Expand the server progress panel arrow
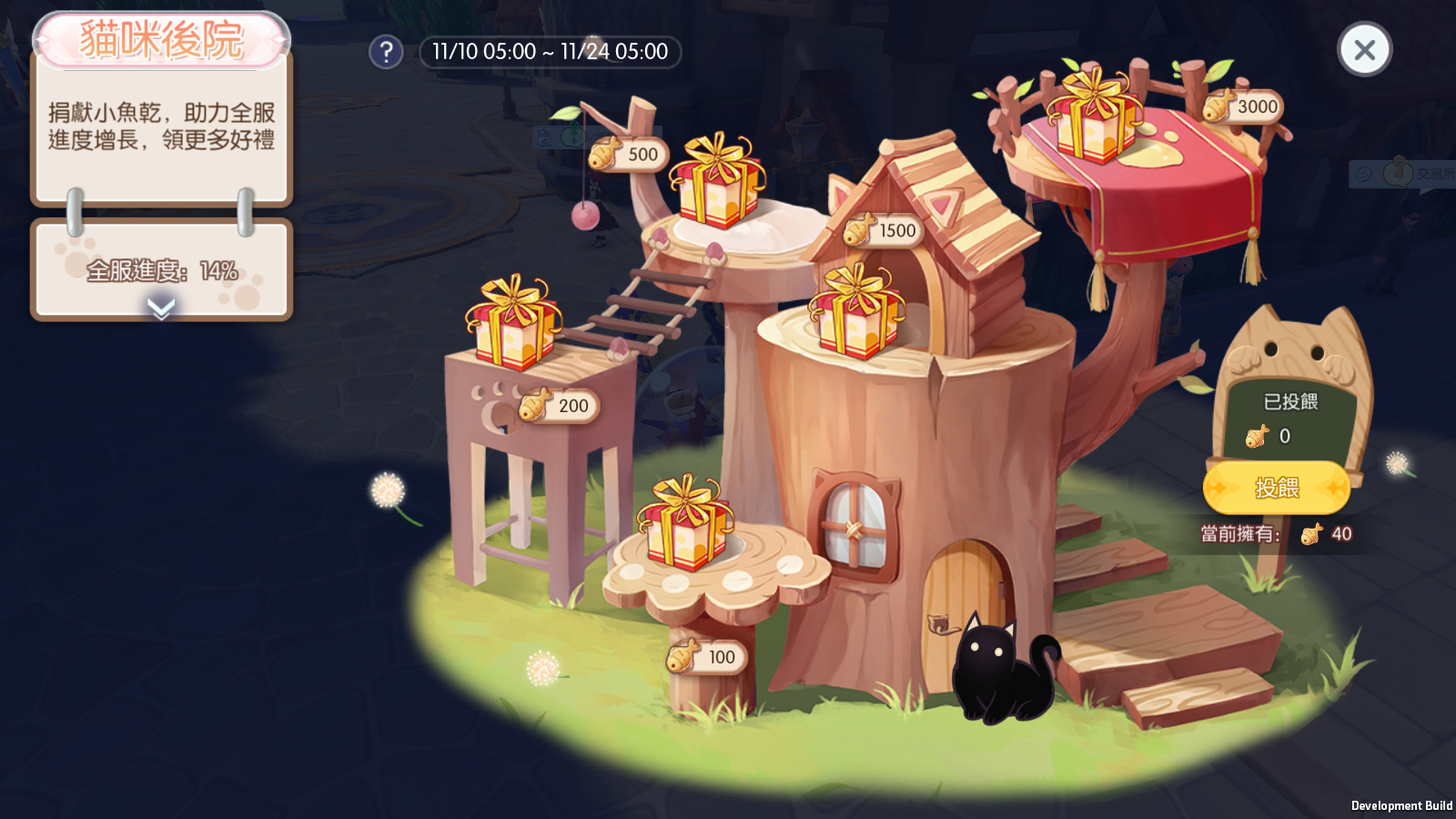This screenshot has width=1456, height=819. 161,309
